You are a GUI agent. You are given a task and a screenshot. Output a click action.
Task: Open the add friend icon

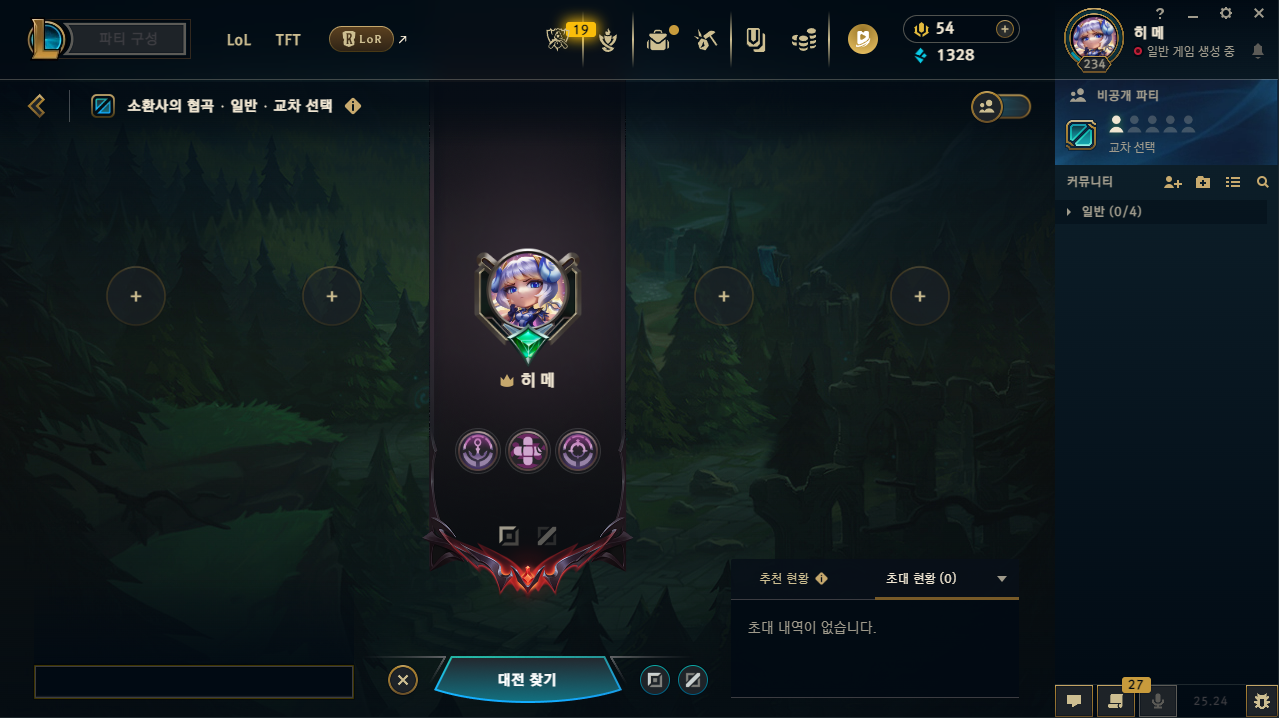coord(1172,182)
